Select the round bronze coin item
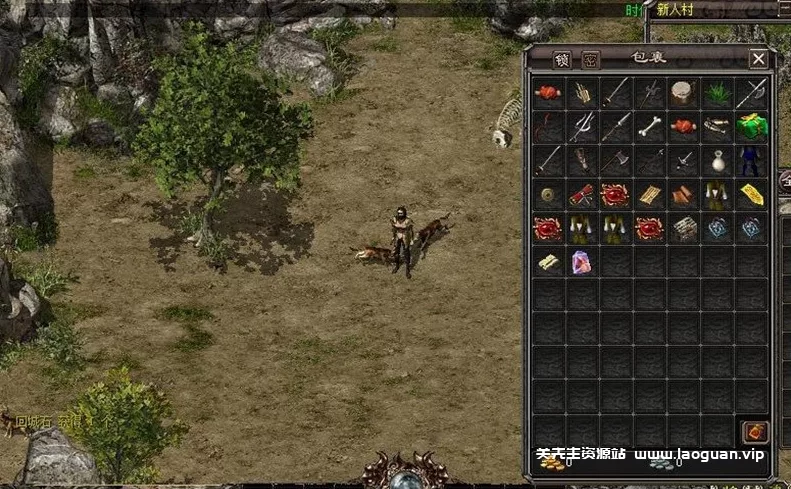The image size is (791, 489). 547,195
